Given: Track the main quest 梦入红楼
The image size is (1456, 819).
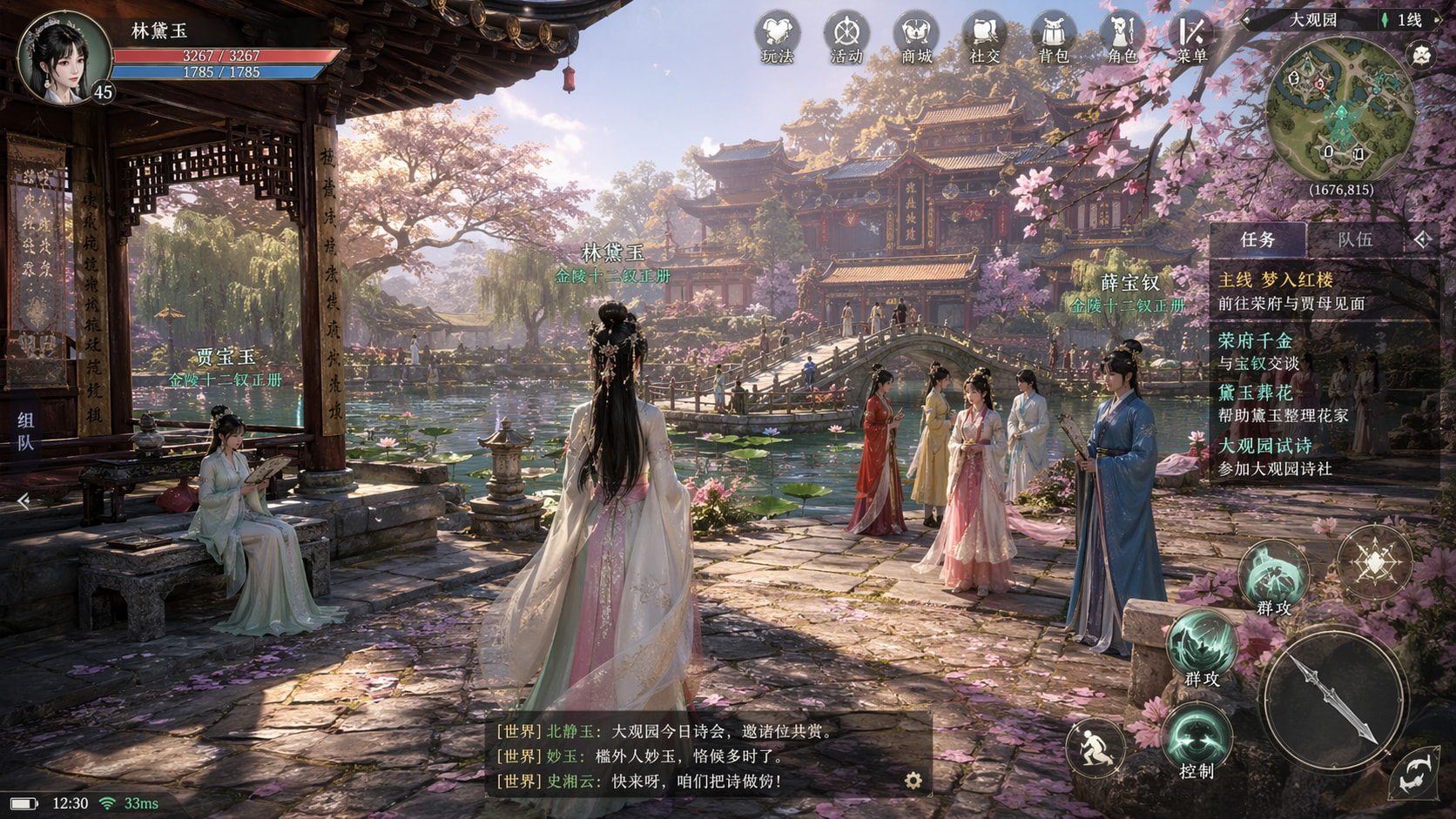Looking at the screenshot, I should [x=1291, y=291].
